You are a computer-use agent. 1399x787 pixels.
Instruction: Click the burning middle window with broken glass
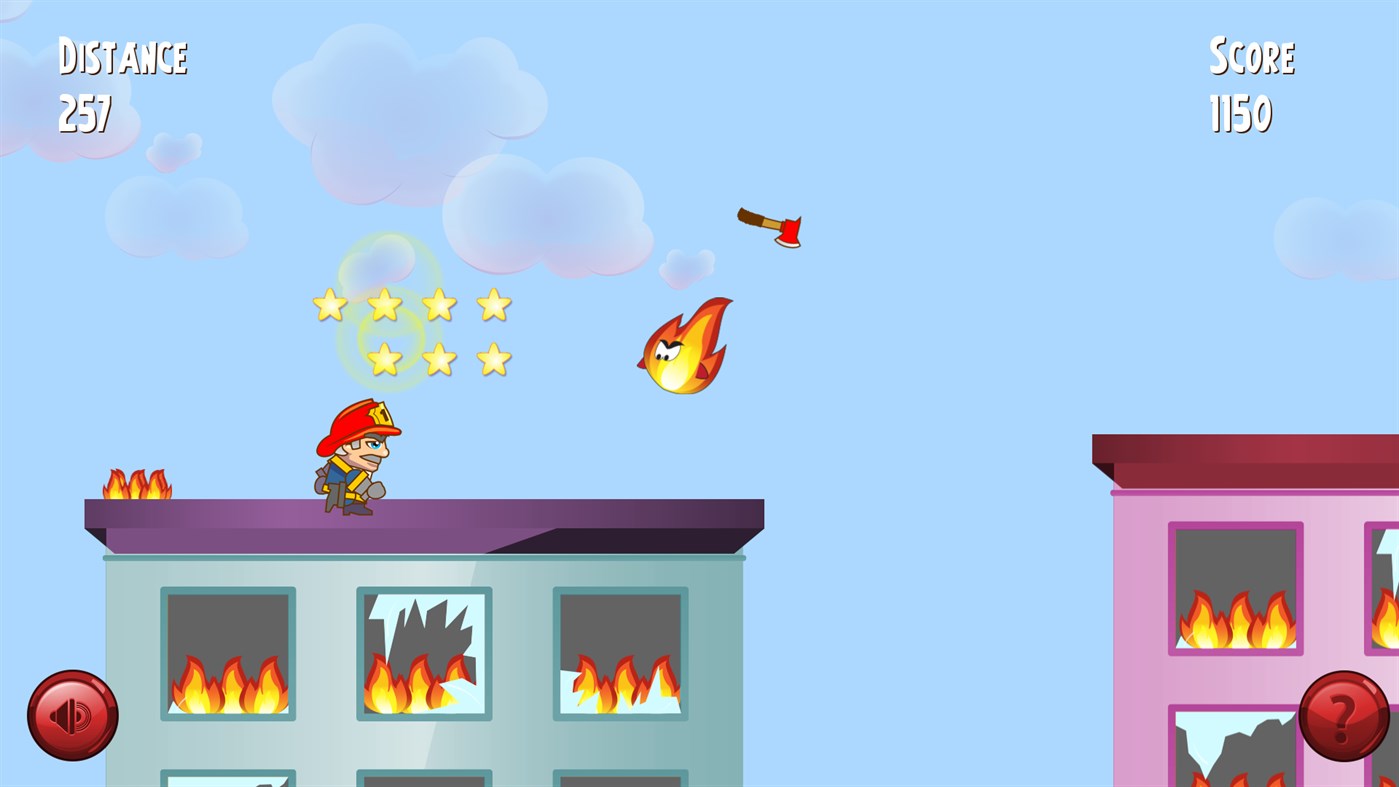pyautogui.click(x=423, y=652)
